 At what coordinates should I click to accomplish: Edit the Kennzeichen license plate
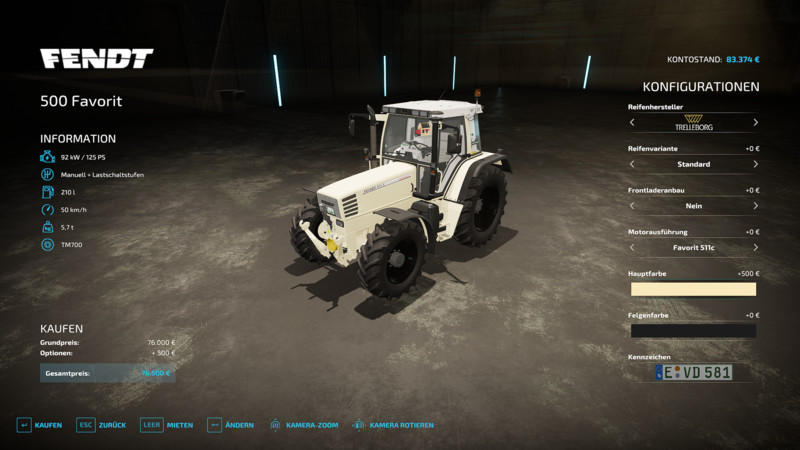coord(693,372)
